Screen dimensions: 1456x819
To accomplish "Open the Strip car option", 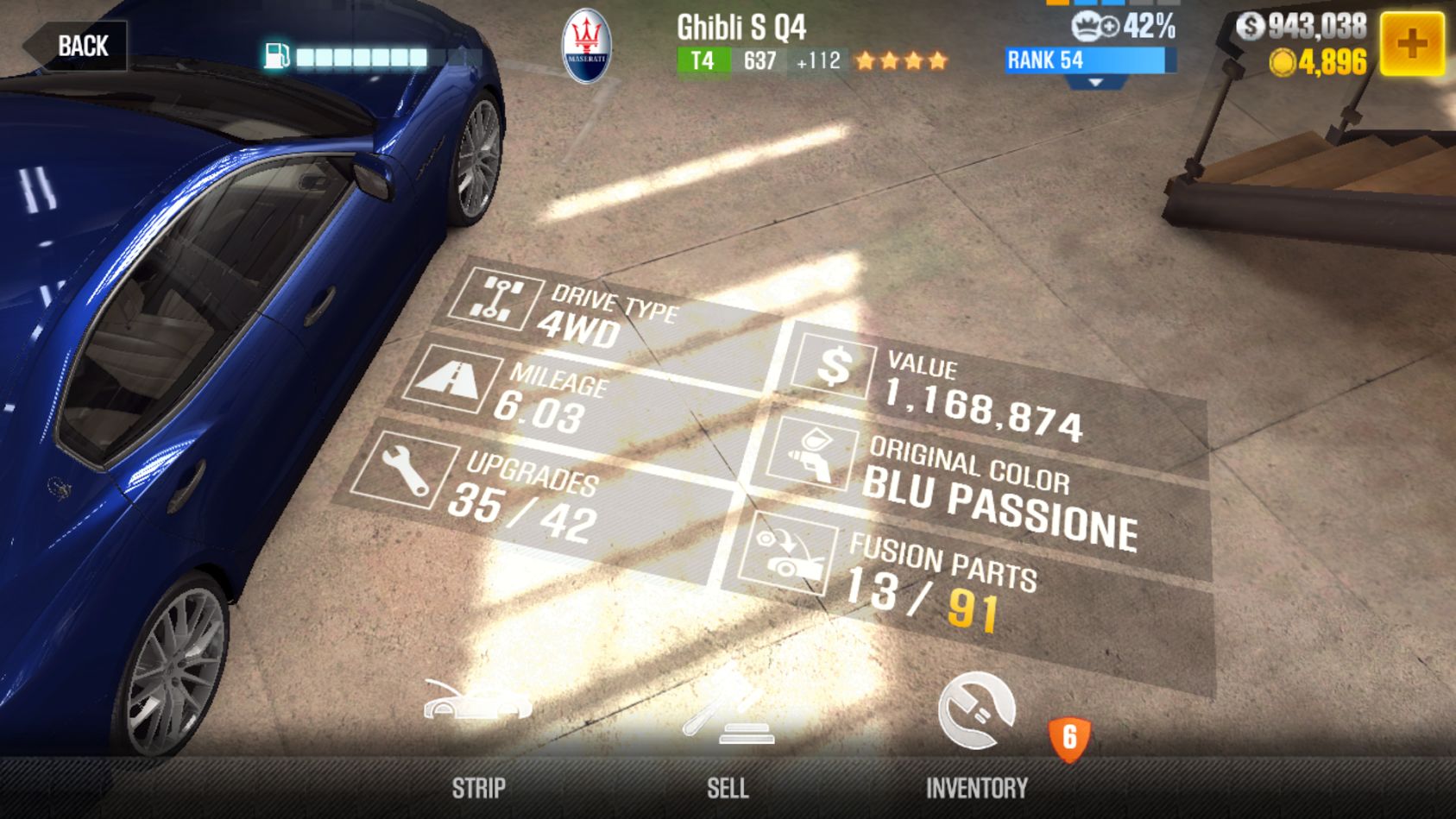I will 478,734.
